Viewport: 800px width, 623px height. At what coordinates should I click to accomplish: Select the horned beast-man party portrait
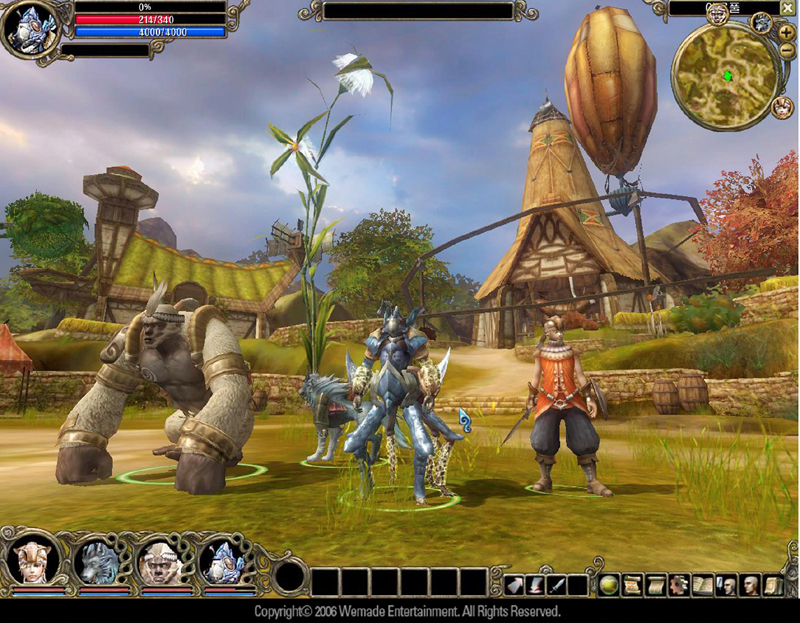click(160, 562)
